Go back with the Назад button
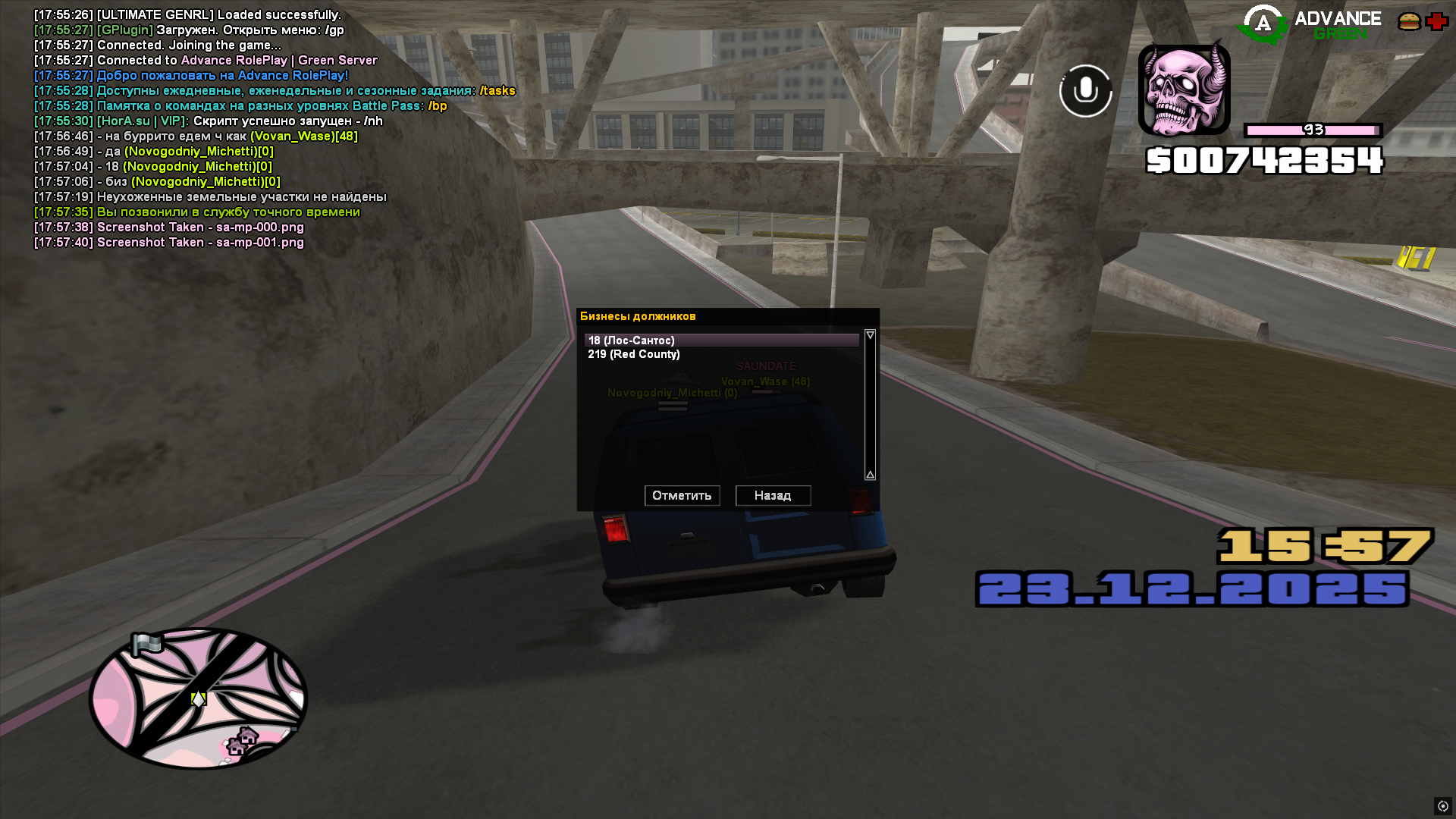 773,495
